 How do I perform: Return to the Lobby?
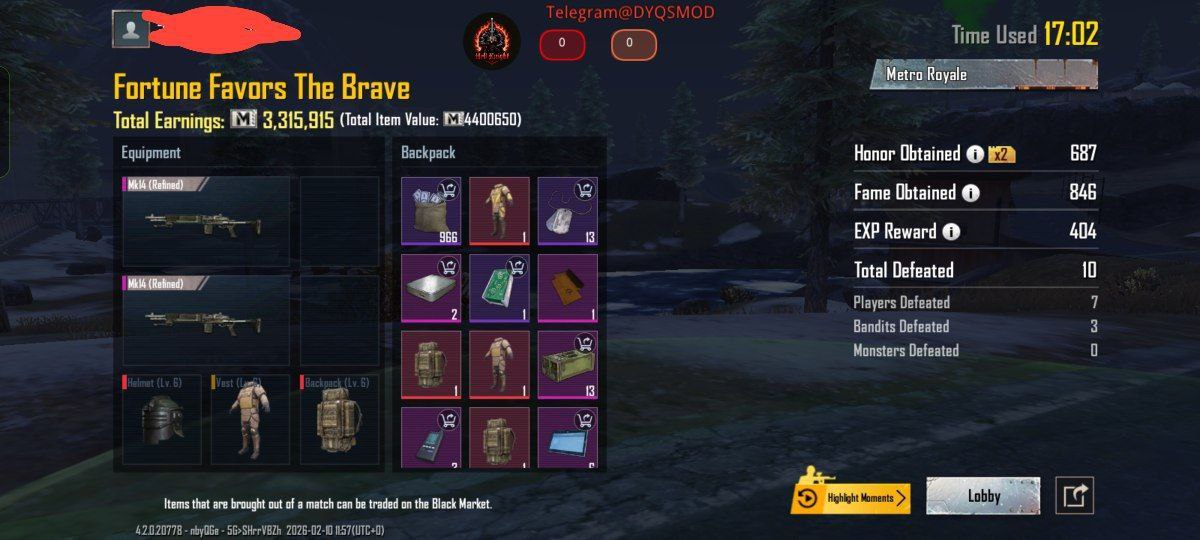pyautogui.click(x=983, y=496)
